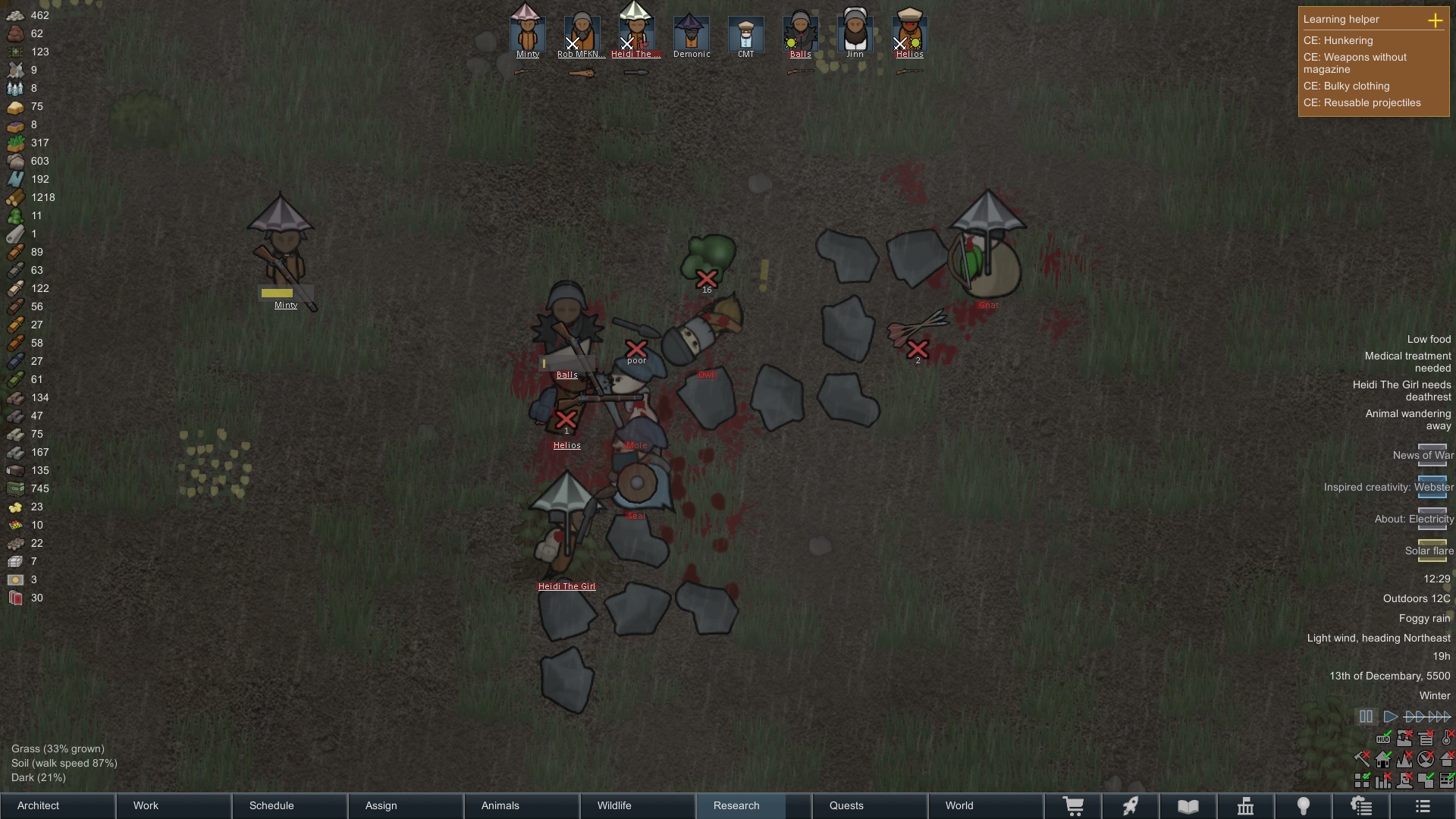The height and width of the screenshot is (819, 1456).
Task: Open the Work priorities tab
Action: [174, 805]
